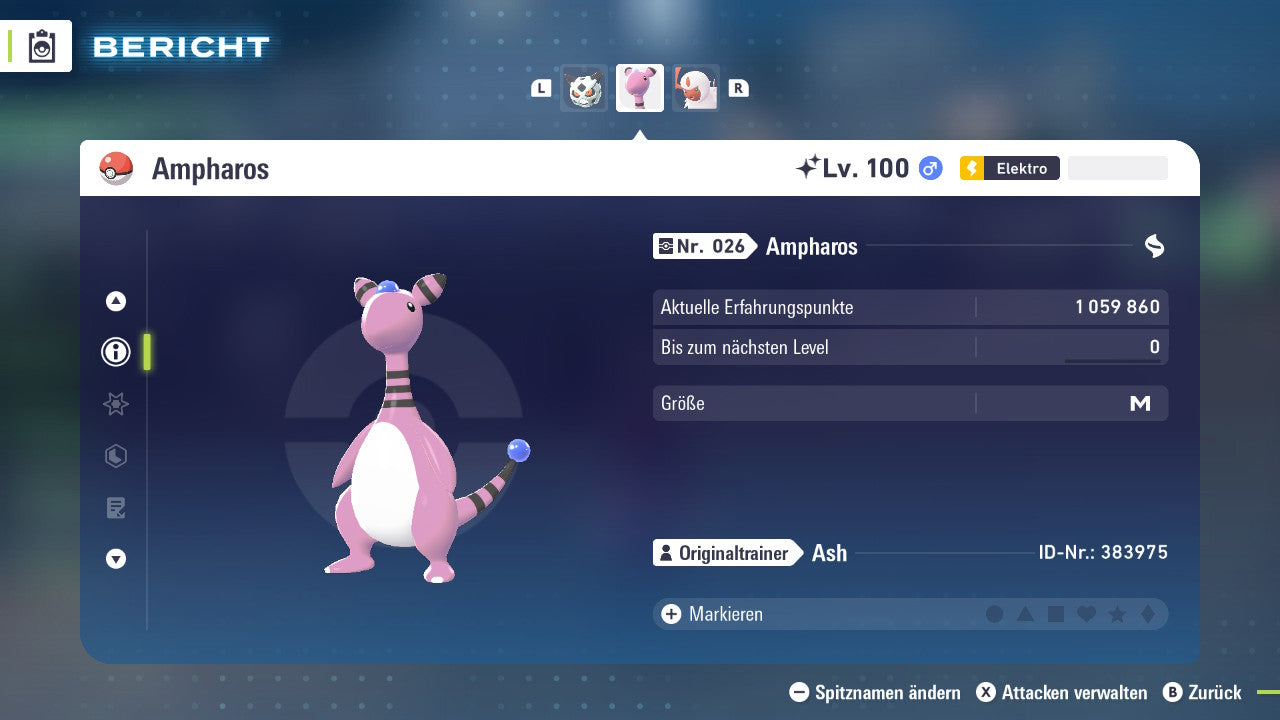
Task: Toggle the heart marking
Action: click(1086, 614)
